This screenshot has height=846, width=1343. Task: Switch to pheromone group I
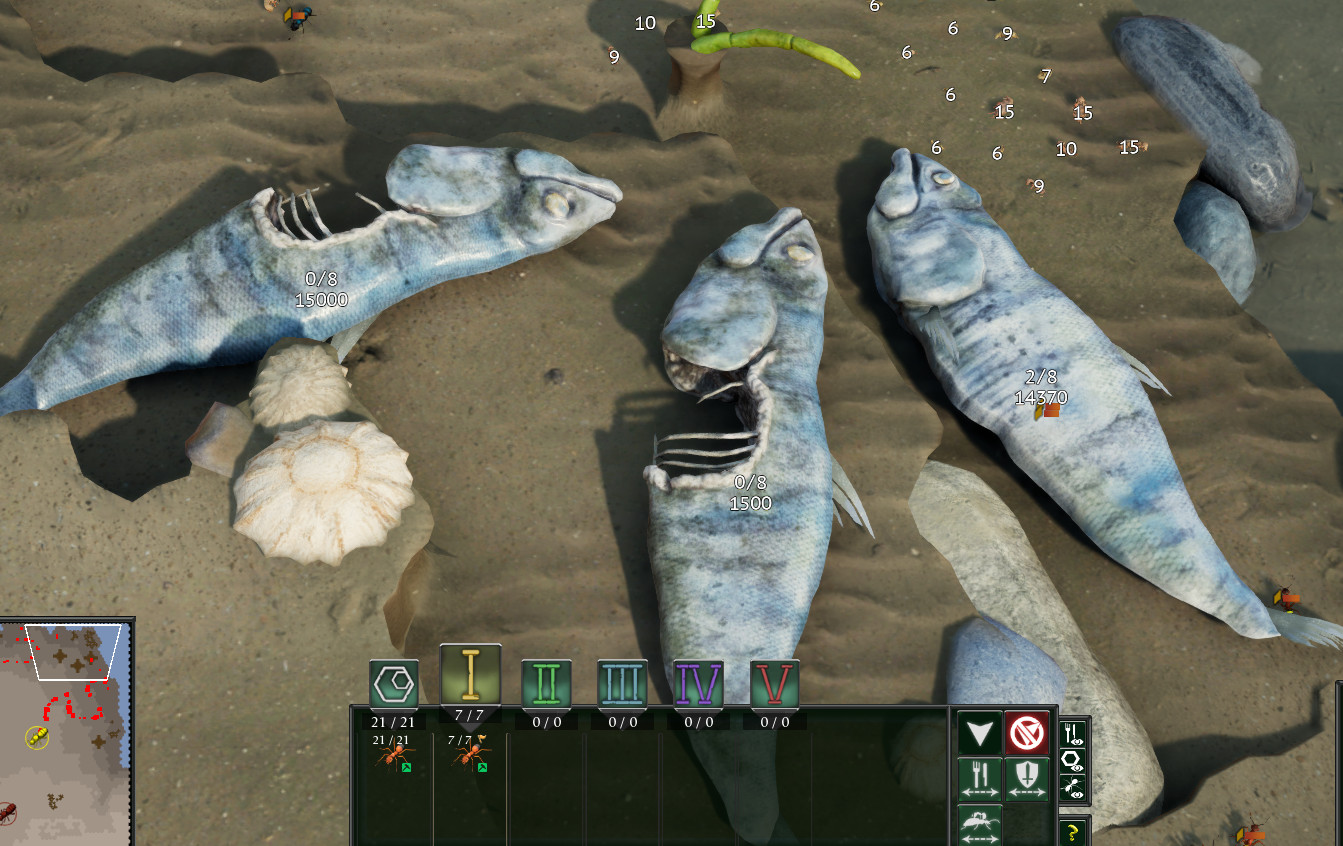click(470, 677)
